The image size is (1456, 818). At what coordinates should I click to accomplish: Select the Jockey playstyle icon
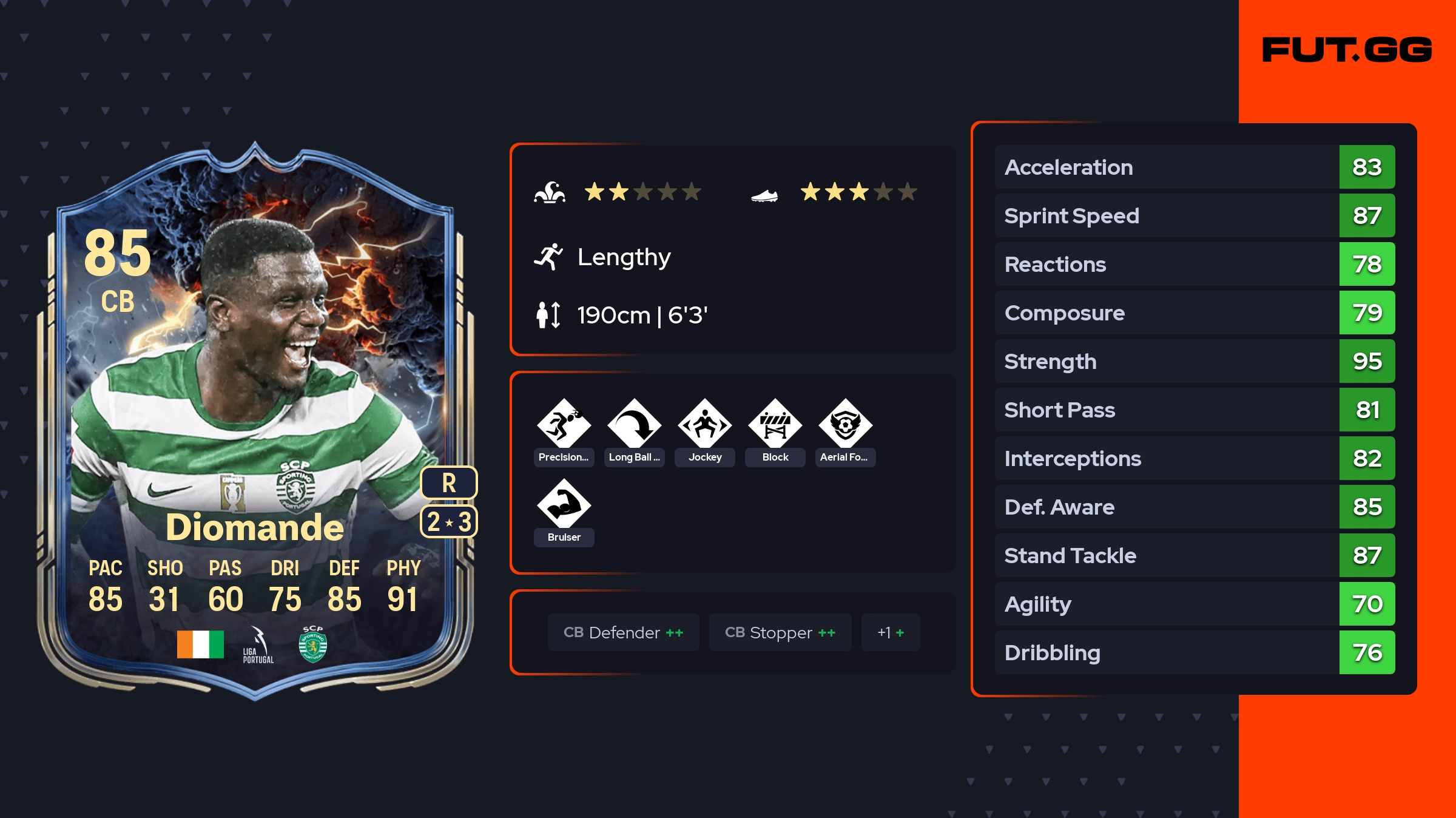704,425
